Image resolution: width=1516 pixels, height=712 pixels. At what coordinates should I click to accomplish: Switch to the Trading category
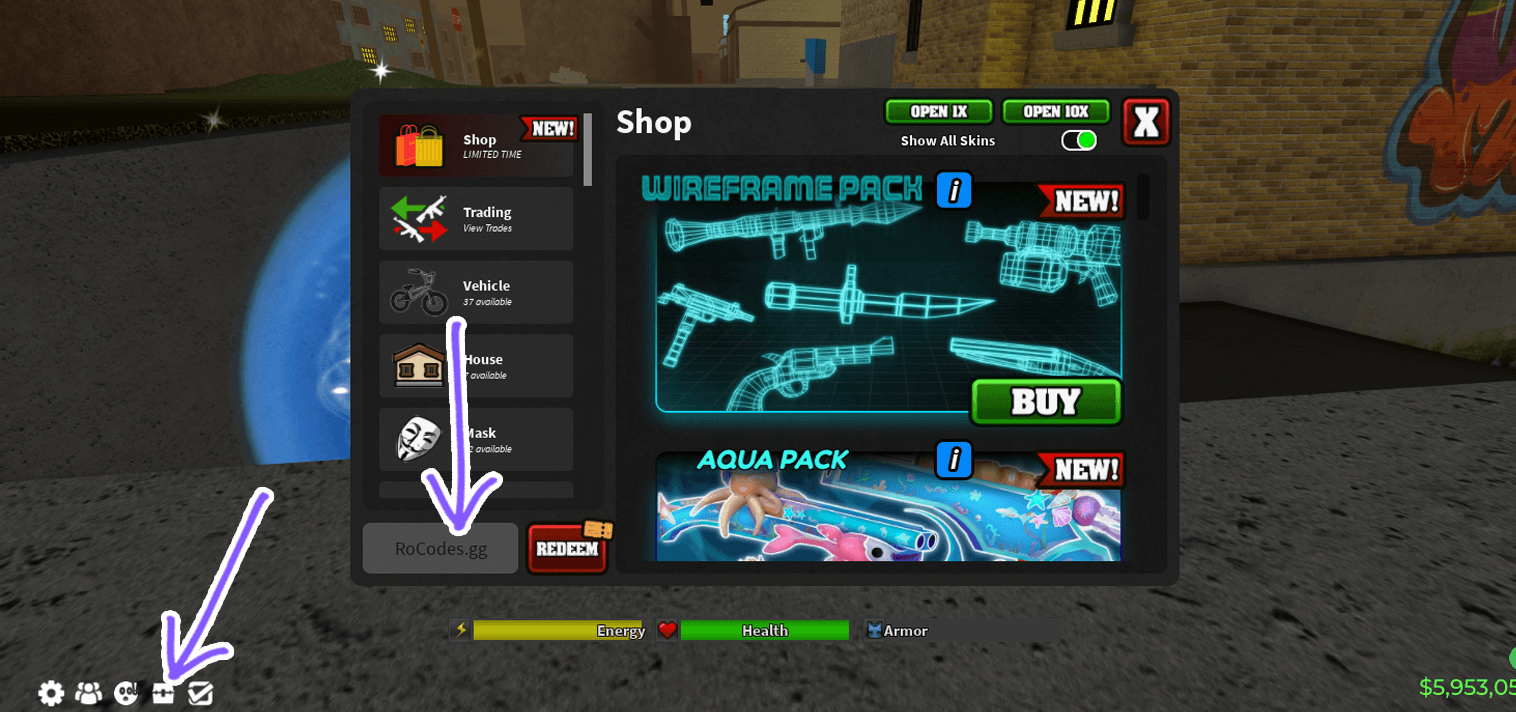[476, 219]
